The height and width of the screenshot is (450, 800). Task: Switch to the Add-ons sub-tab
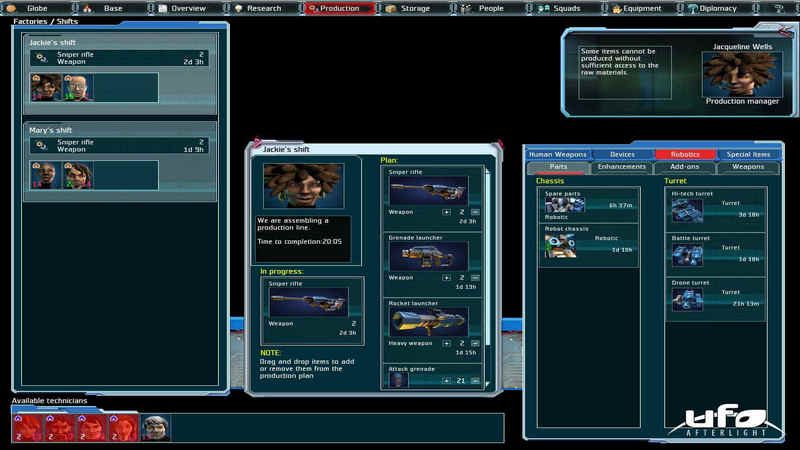[x=685, y=167]
